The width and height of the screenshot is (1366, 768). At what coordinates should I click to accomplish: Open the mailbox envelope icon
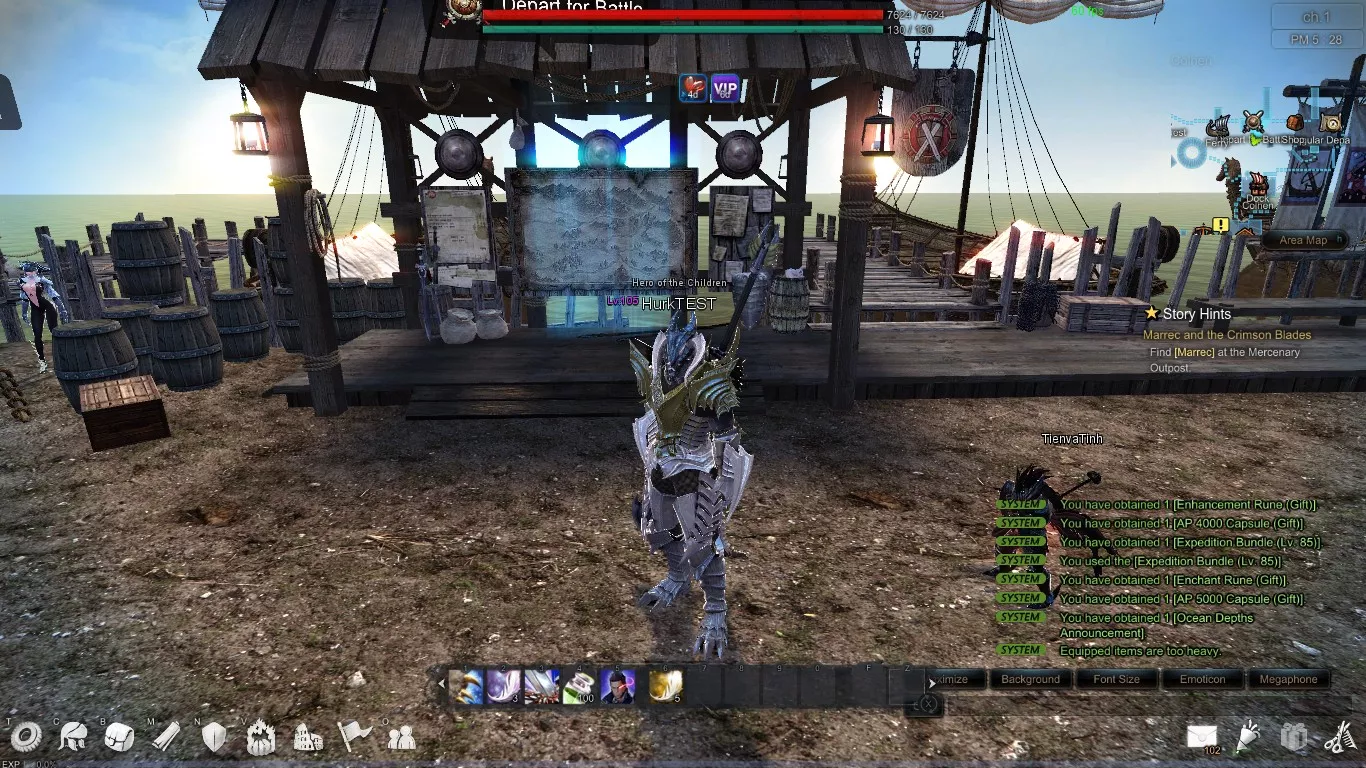1202,737
